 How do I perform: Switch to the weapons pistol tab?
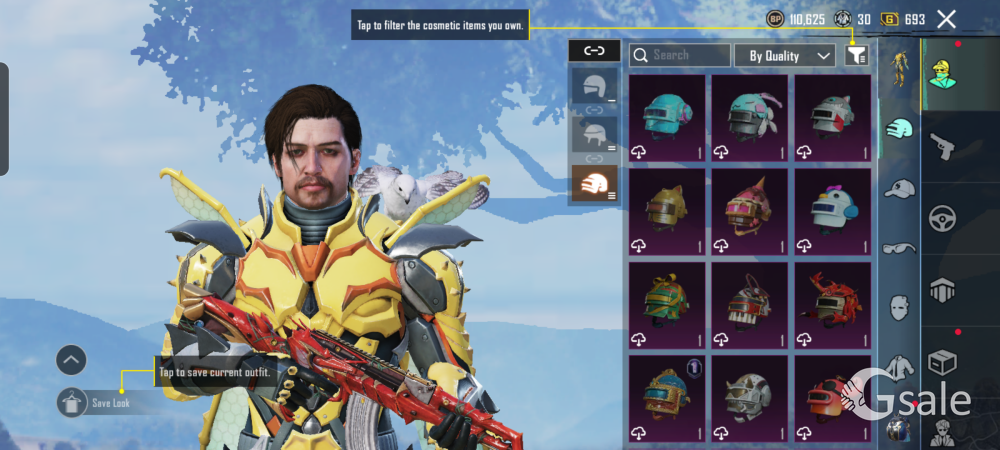[x=942, y=148]
